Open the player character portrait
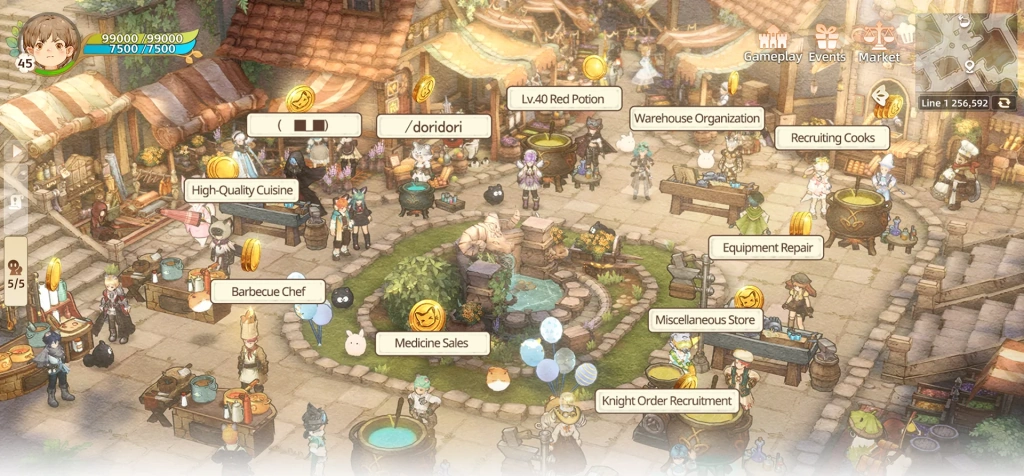Screen dimensions: 1024x476 [51, 40]
